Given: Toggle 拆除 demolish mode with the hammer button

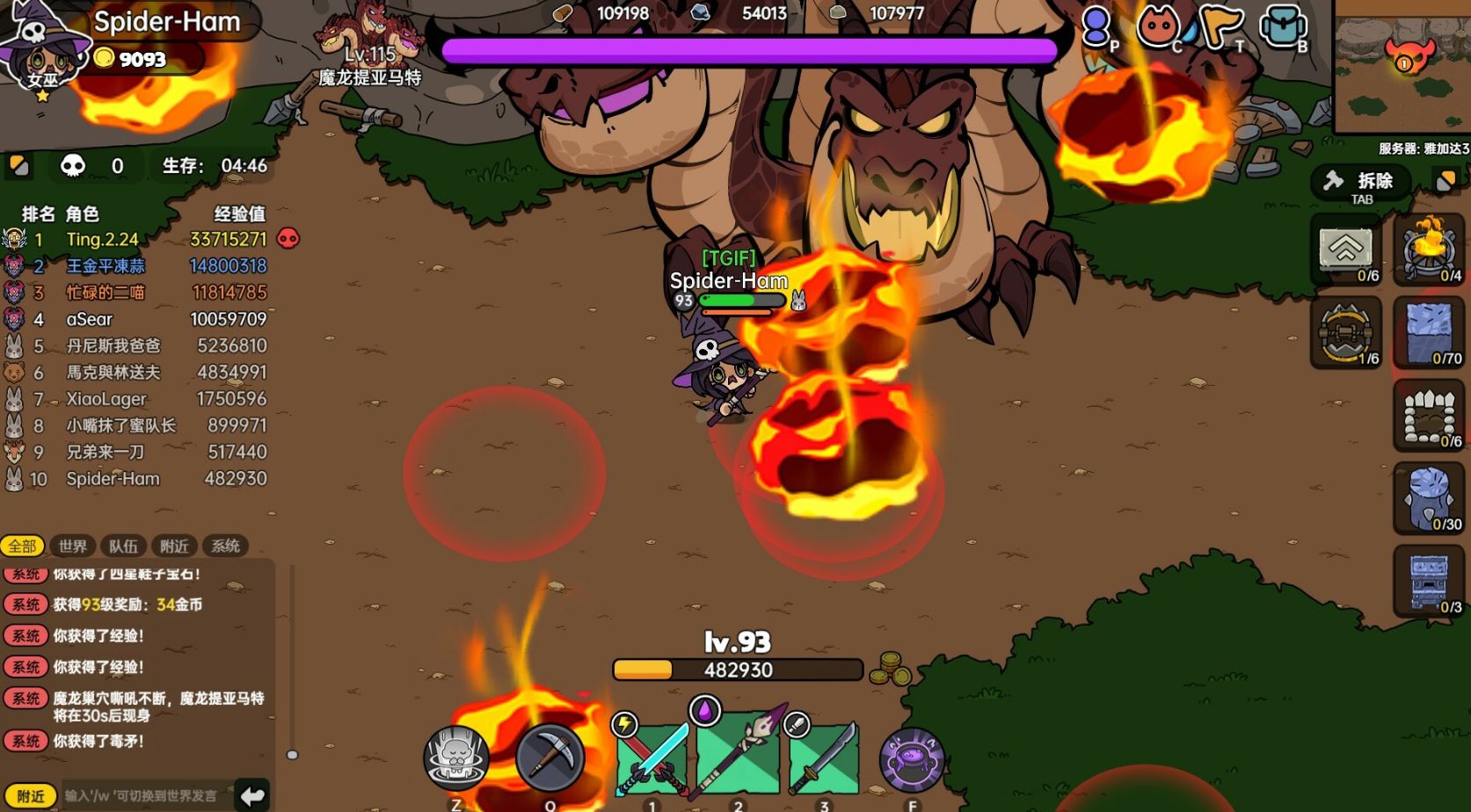Looking at the screenshot, I should pos(1361,181).
